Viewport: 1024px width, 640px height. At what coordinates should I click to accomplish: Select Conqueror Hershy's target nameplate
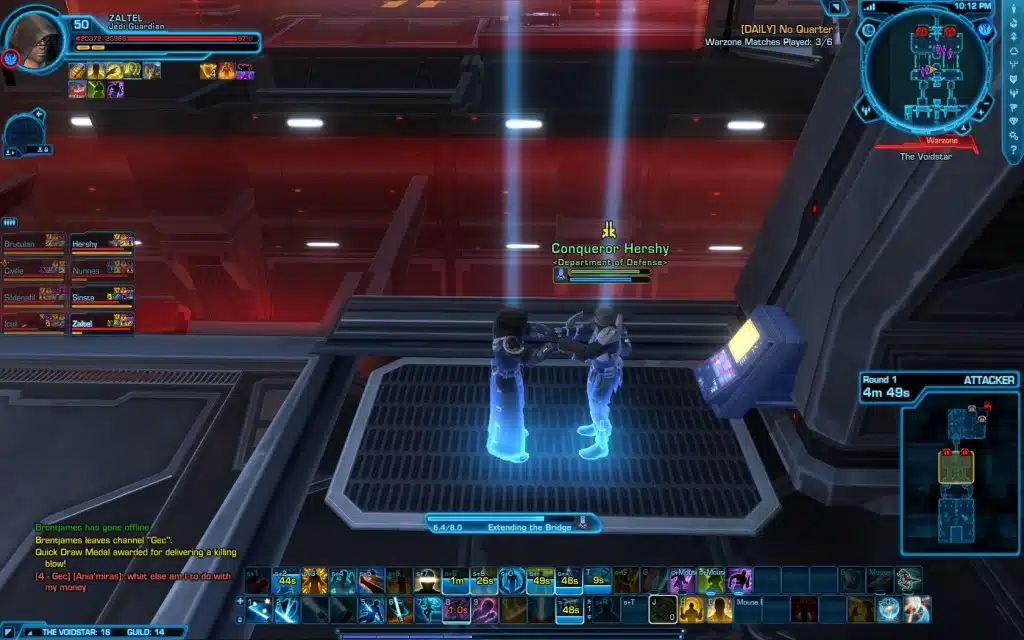pyautogui.click(x=610, y=249)
